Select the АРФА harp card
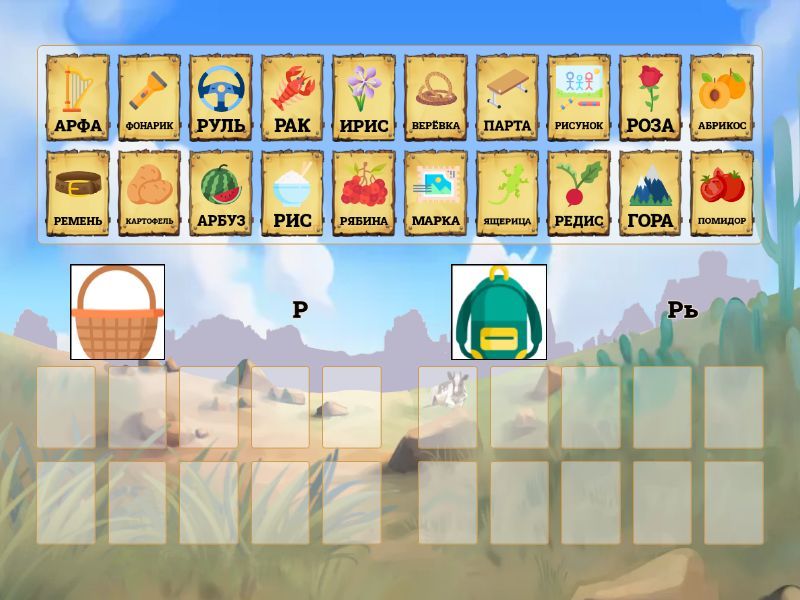The width and height of the screenshot is (800, 600). (x=78, y=98)
